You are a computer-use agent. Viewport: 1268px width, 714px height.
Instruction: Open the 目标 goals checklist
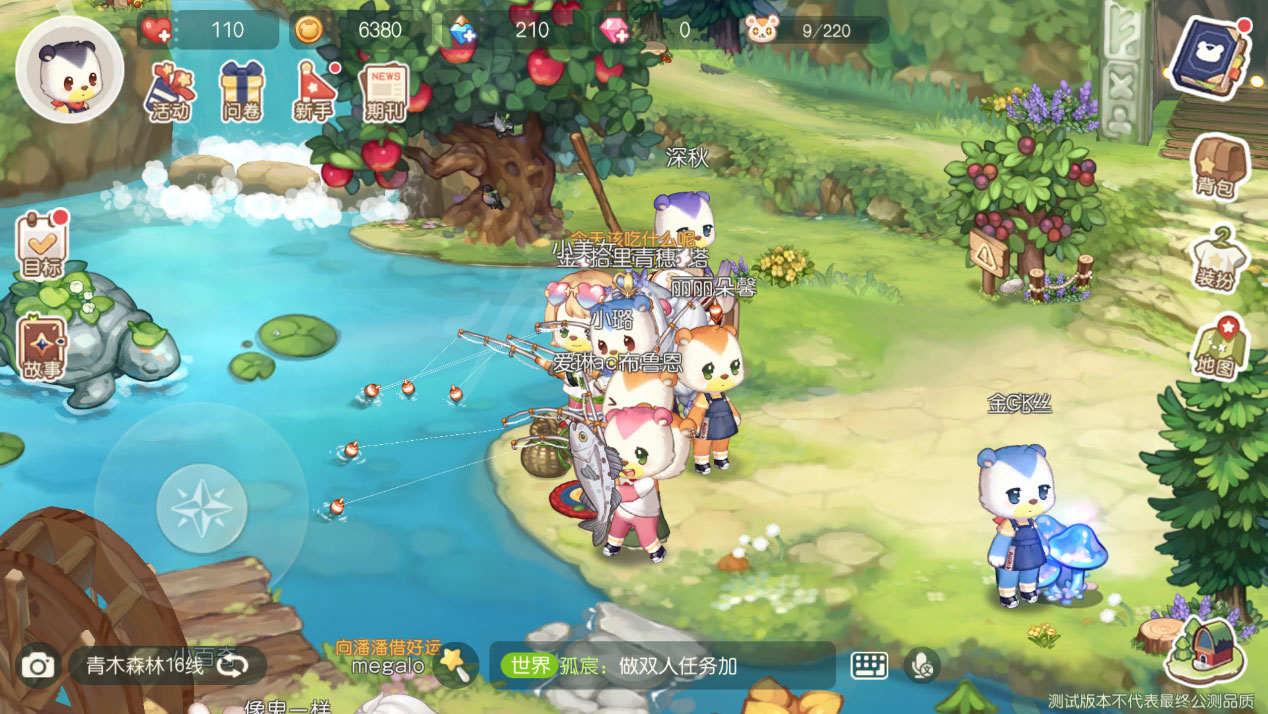click(42, 247)
